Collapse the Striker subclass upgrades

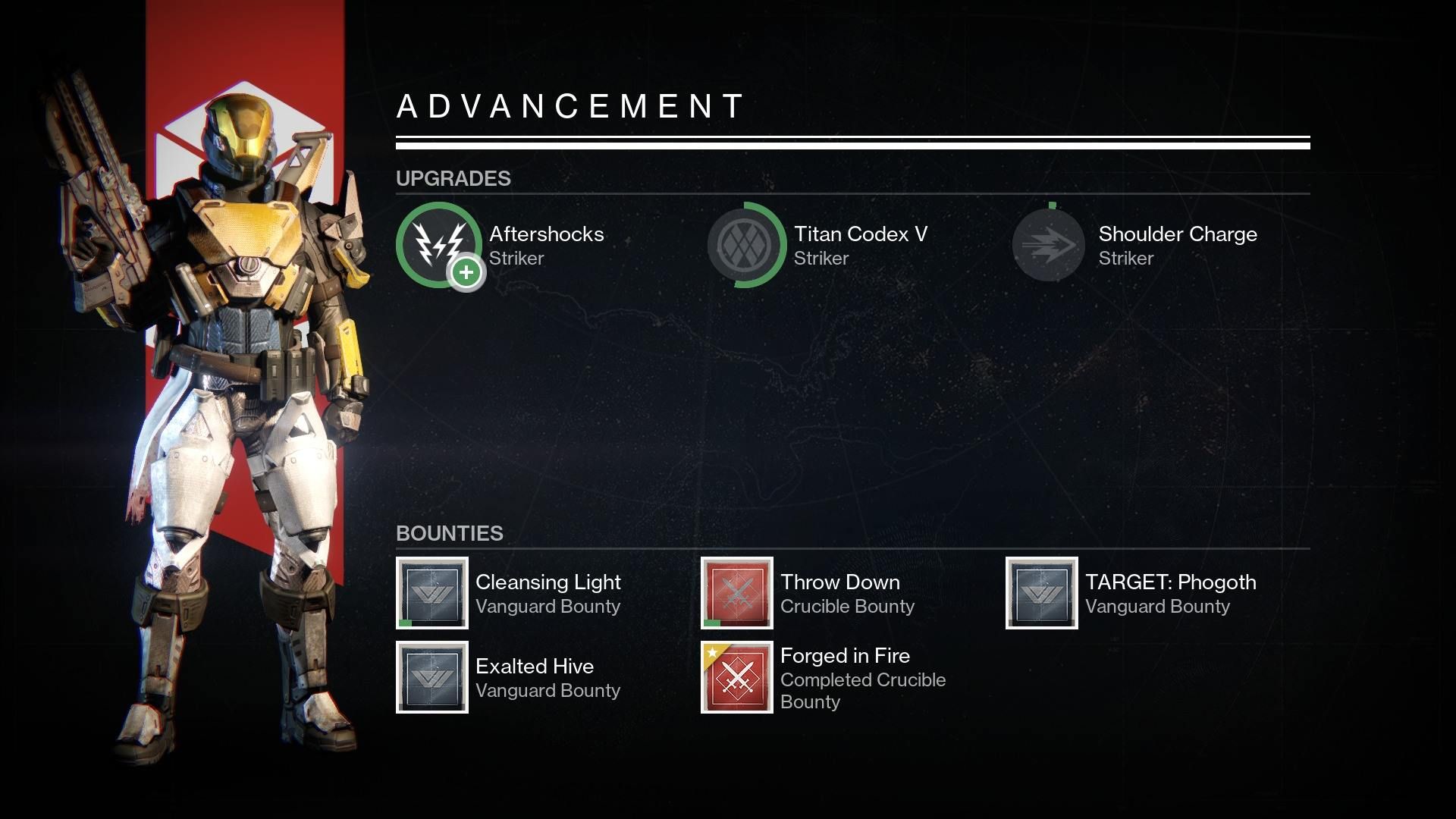[453, 179]
